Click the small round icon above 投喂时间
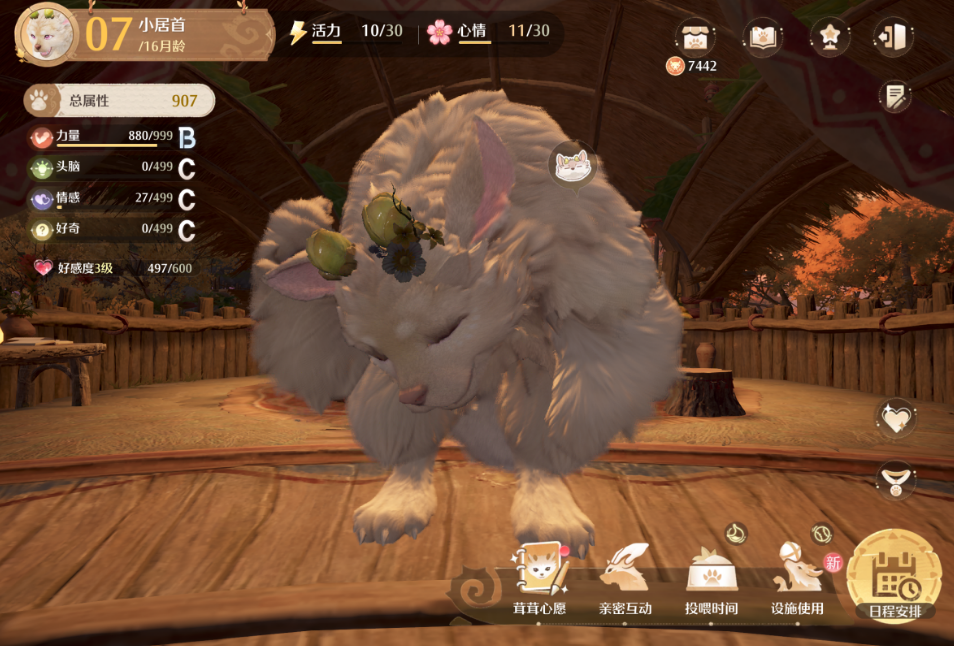The height and width of the screenshot is (646, 954). pyautogui.click(x=736, y=534)
